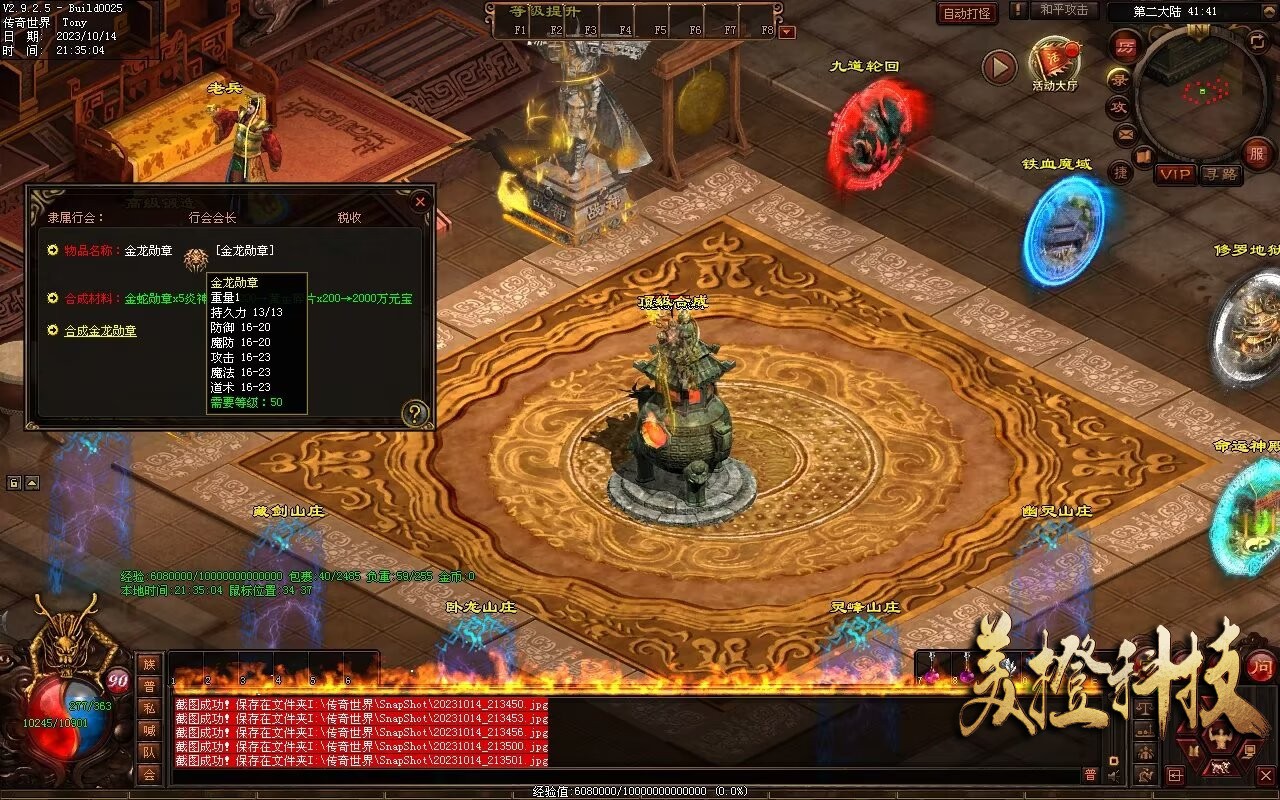Open the 问 help button
The height and width of the screenshot is (800, 1280).
pyautogui.click(x=1260, y=665)
